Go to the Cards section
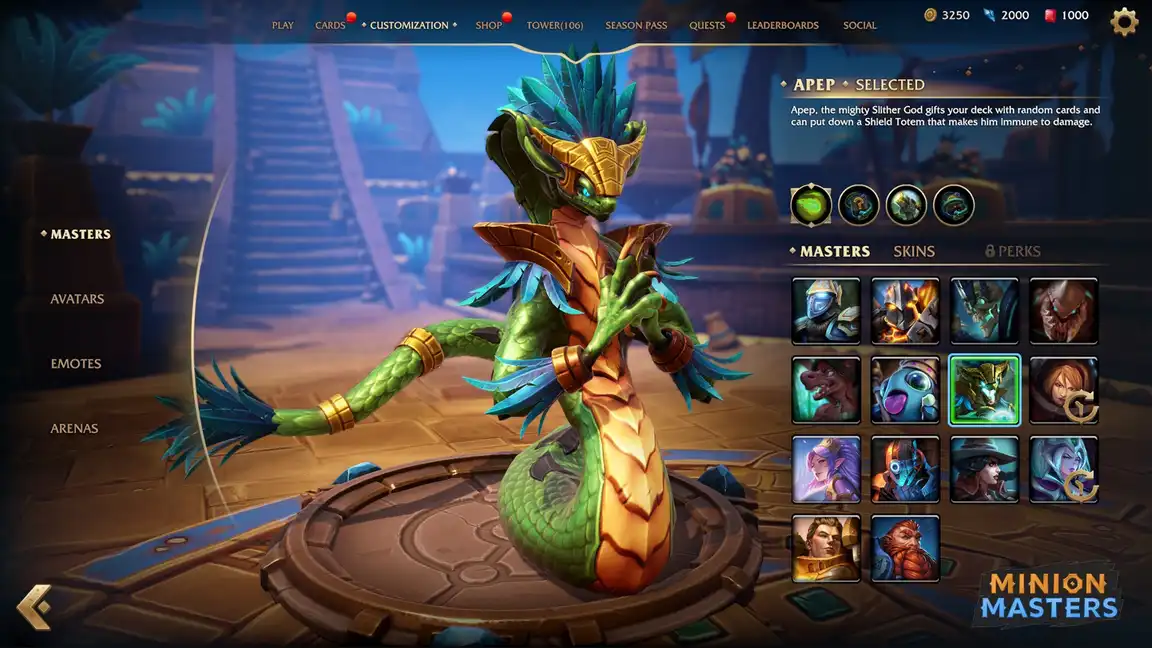 coord(330,26)
